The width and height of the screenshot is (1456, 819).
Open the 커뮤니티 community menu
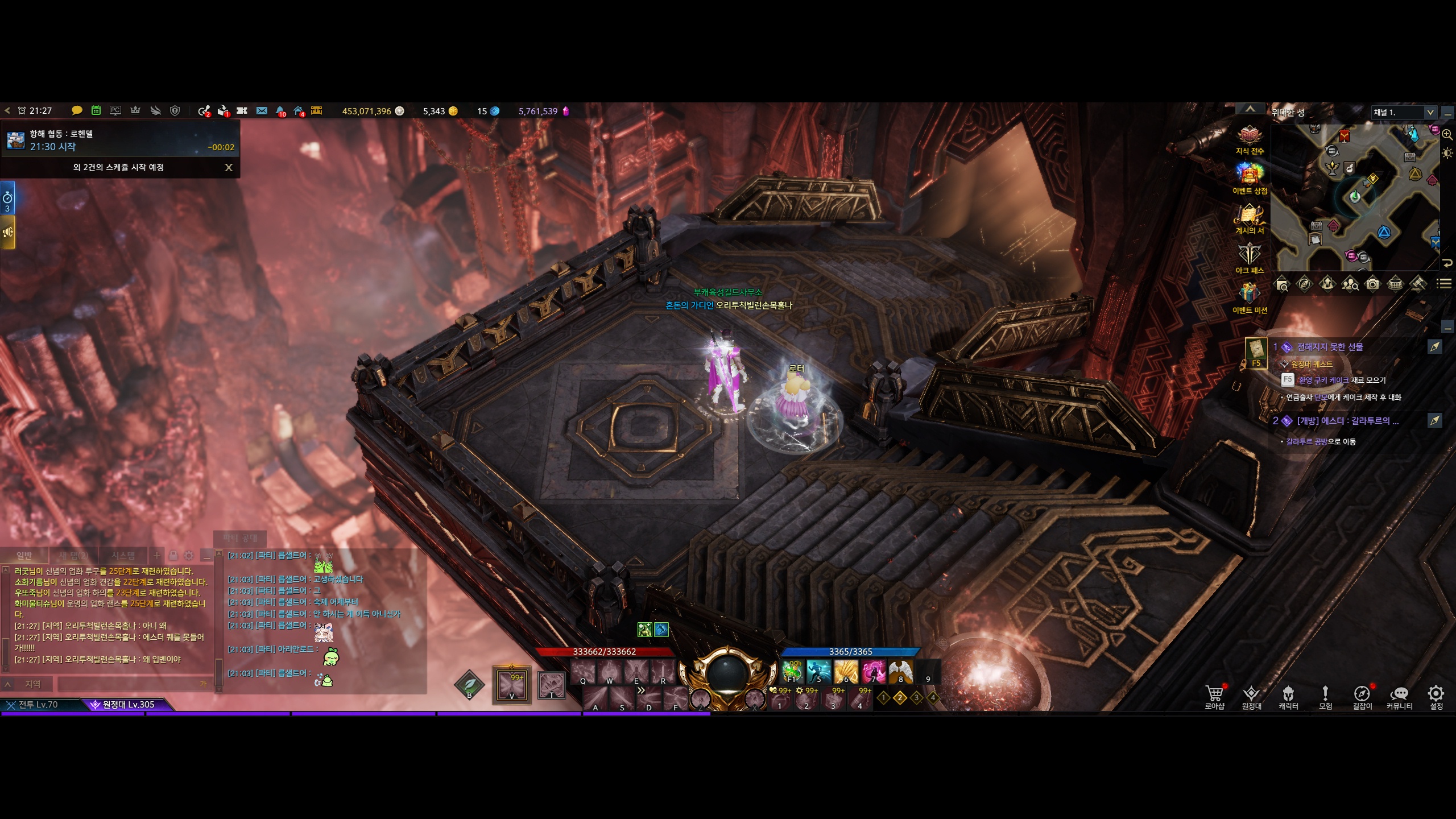(x=1399, y=696)
